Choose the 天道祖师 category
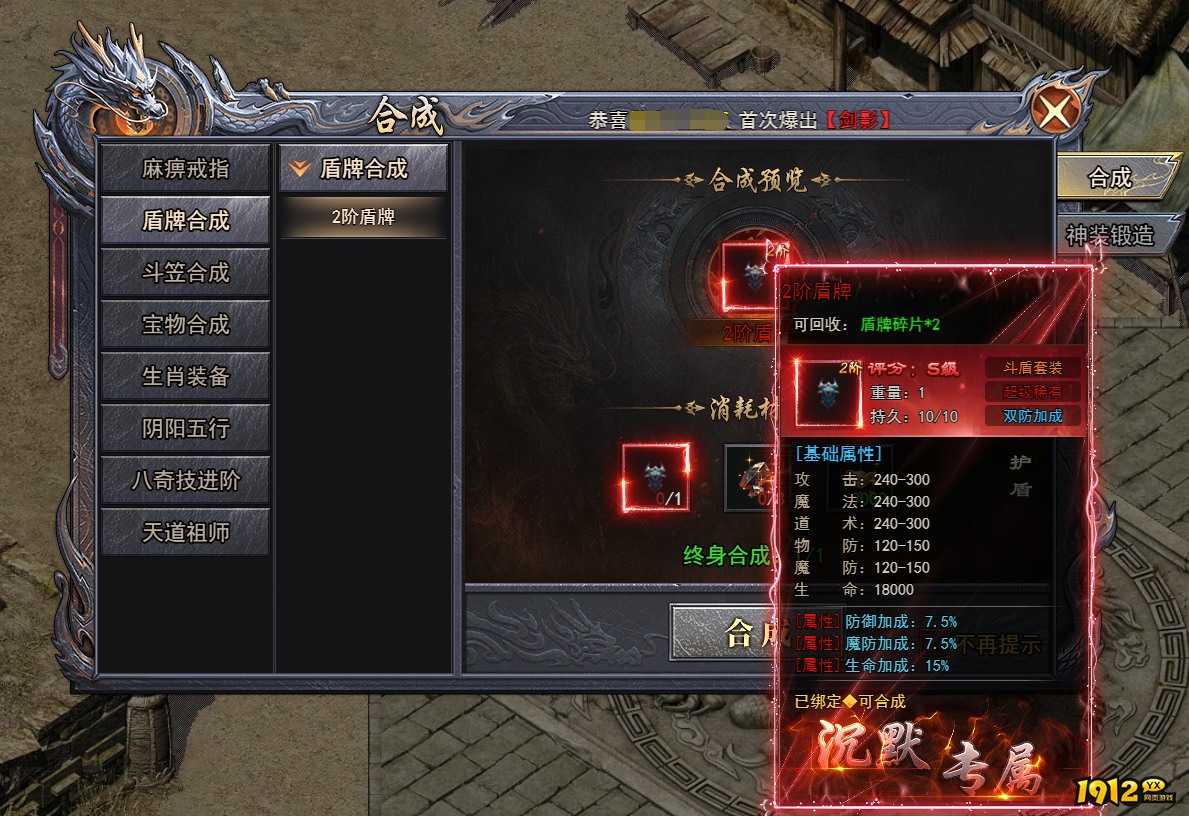 coord(185,533)
